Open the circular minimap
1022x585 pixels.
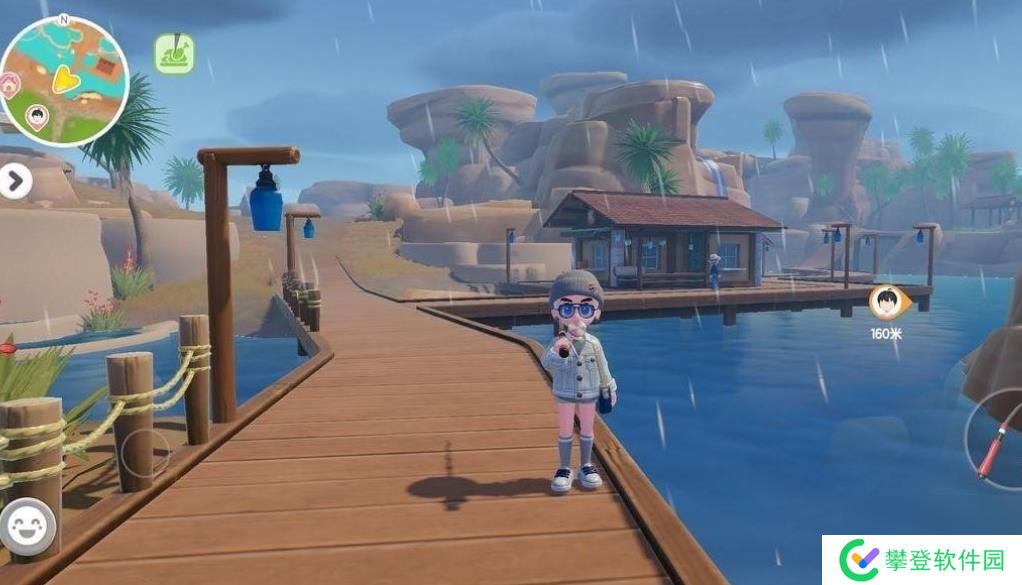click(65, 80)
